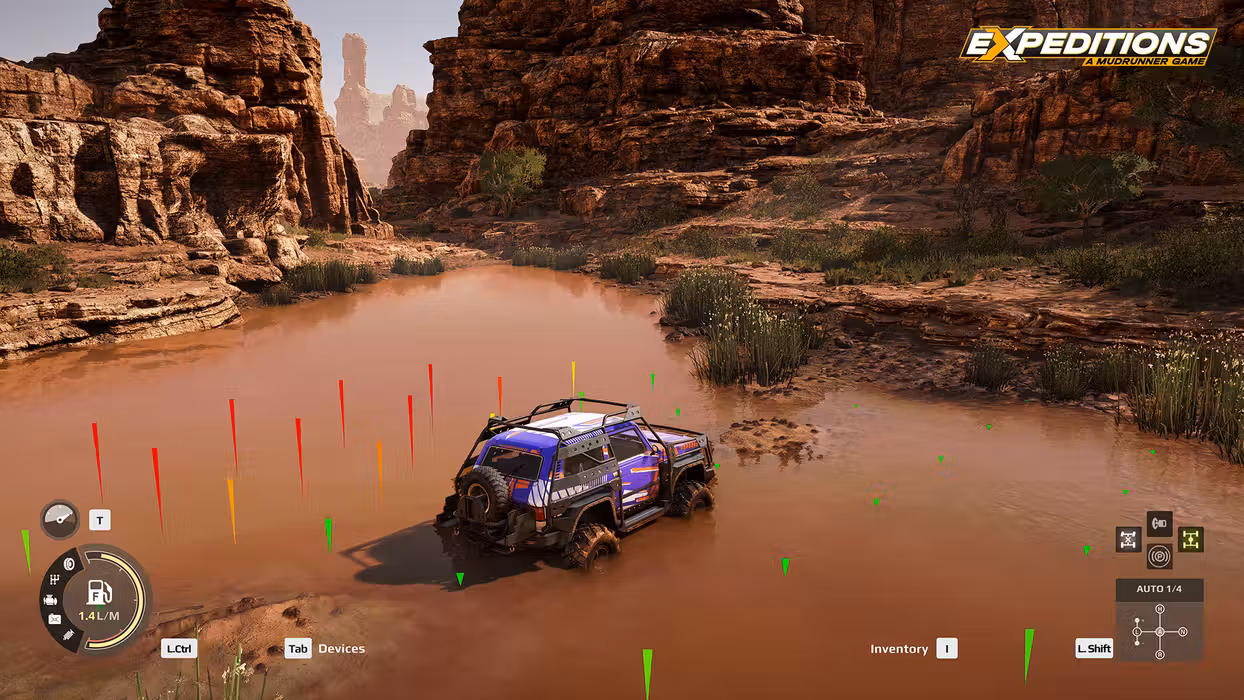The width and height of the screenshot is (1244, 700).
Task: Shift the gearbox to Reverse (R)
Action: pos(1159,654)
